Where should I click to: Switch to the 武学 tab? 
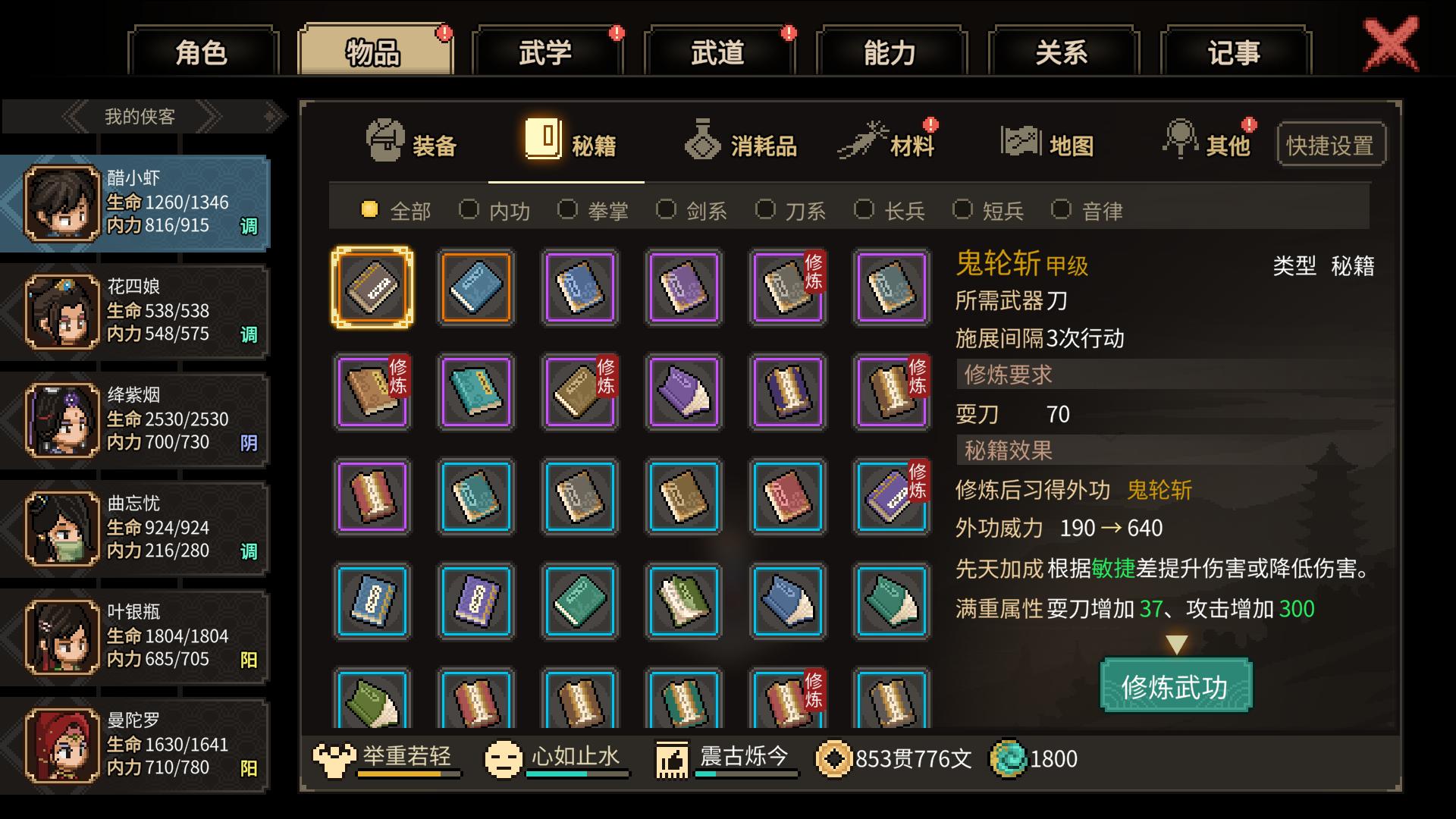click(548, 52)
